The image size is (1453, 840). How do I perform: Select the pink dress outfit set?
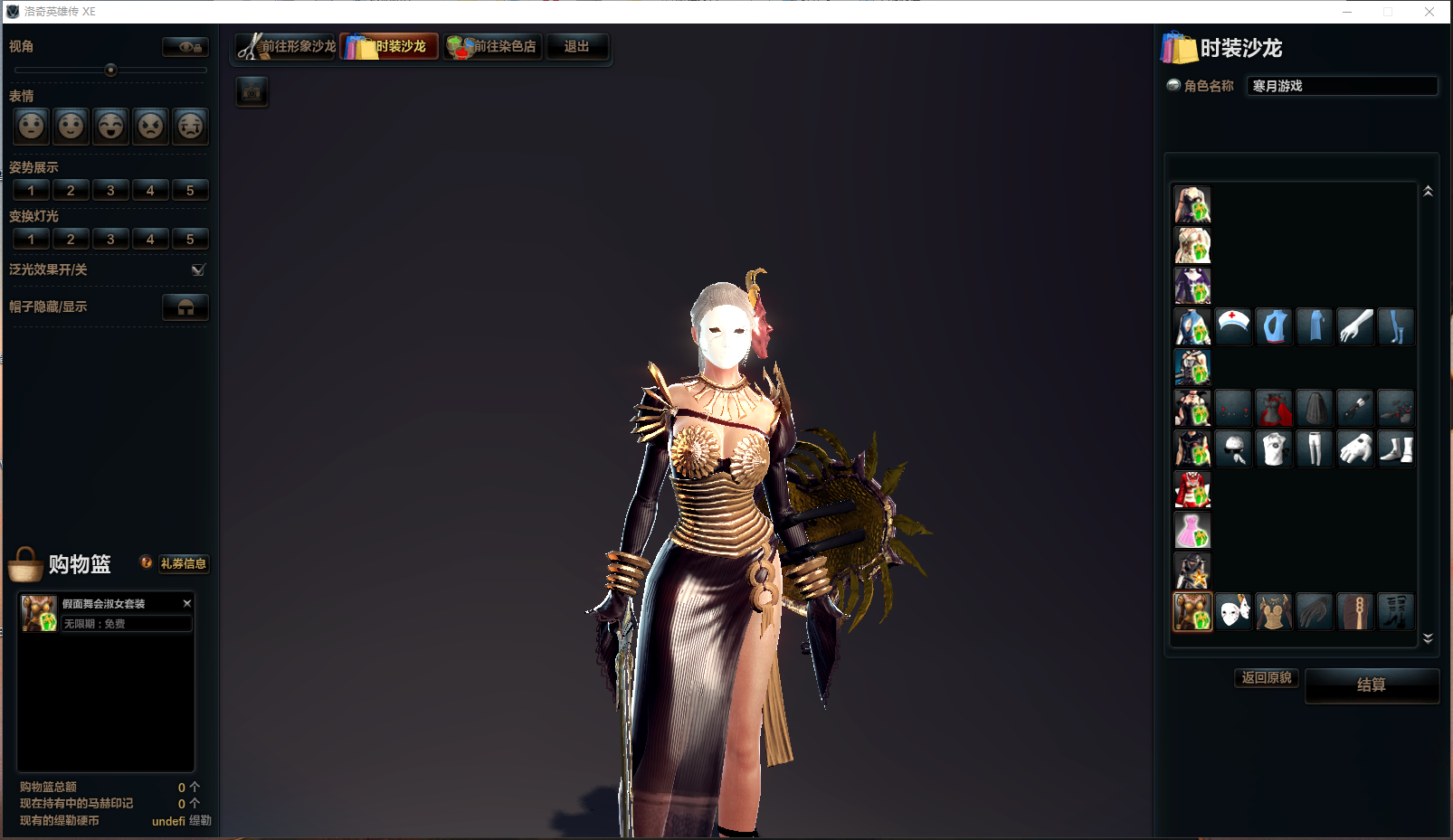1192,531
